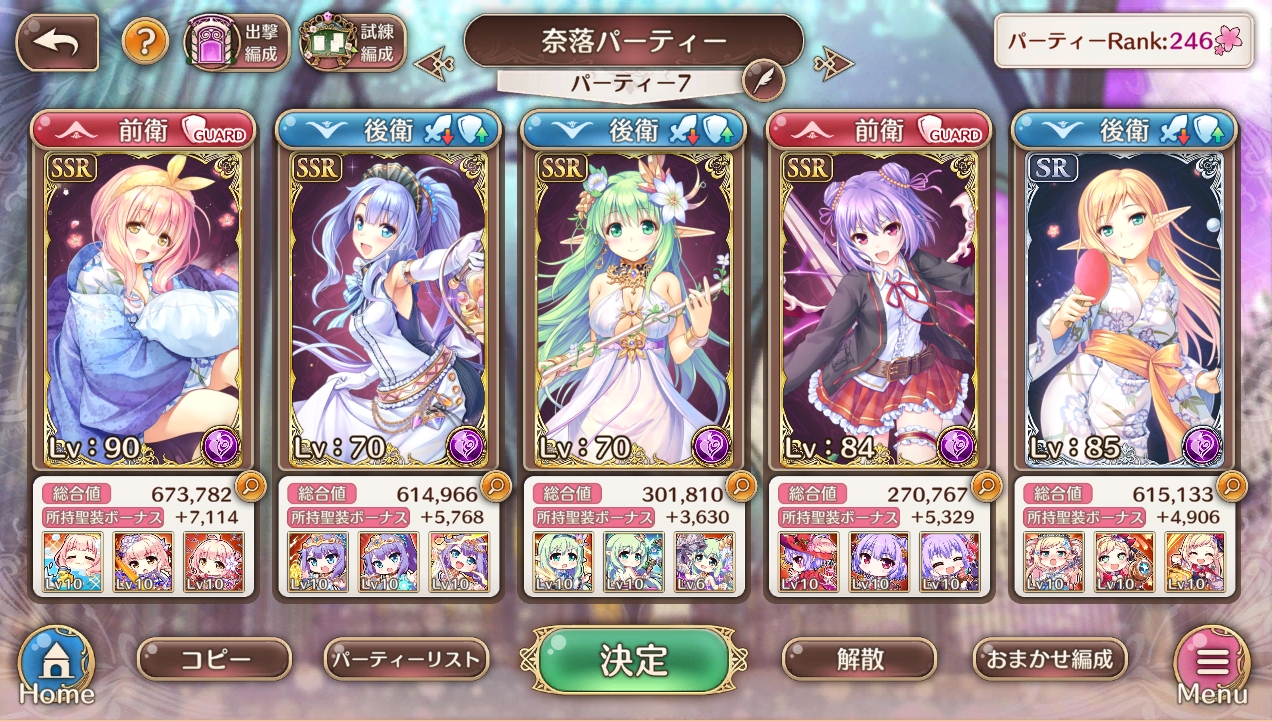Image resolution: width=1272 pixels, height=721 pixels.
Task: Inspect details of the 301,810 power character
Action: (741, 487)
